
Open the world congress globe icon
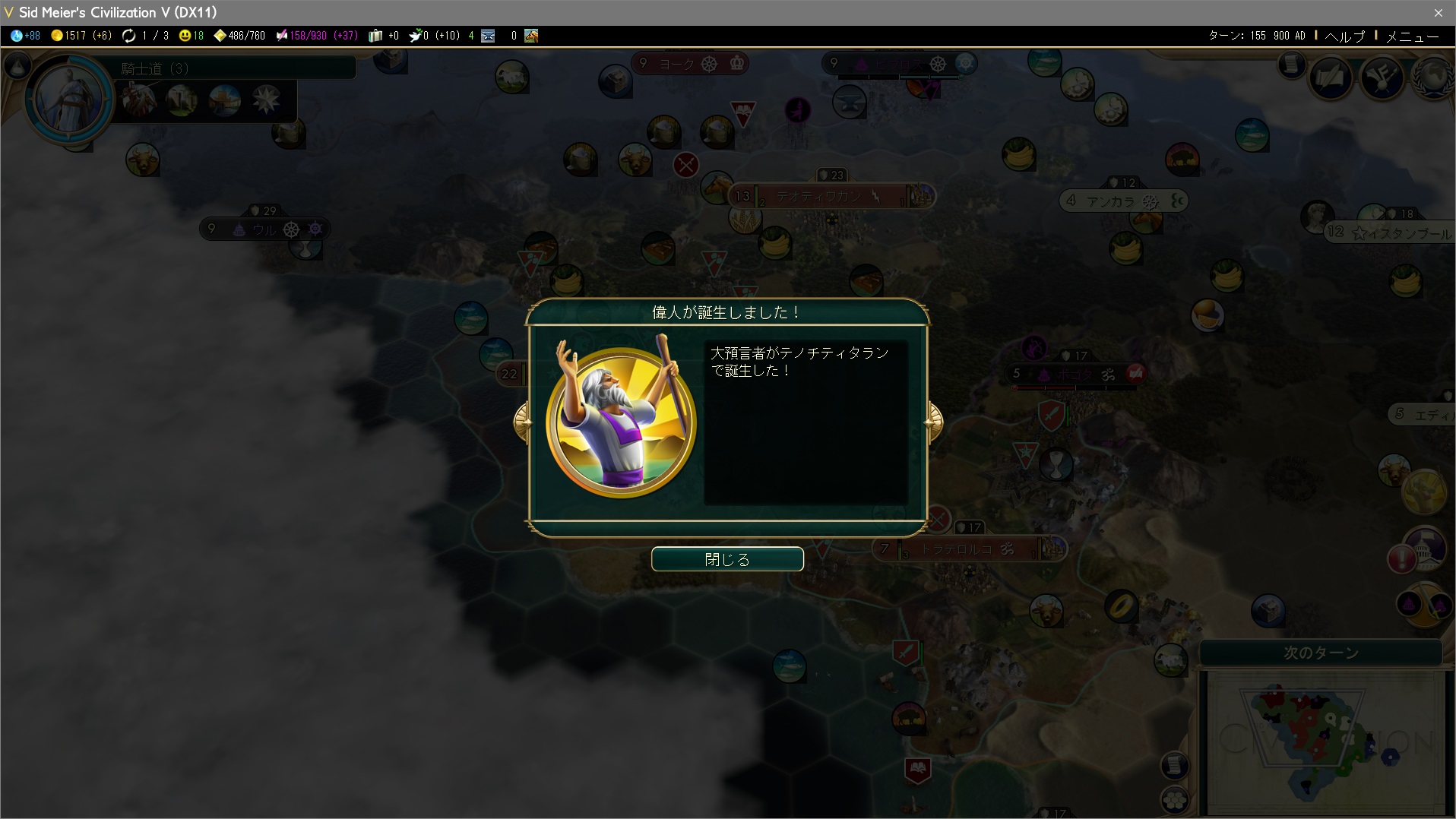point(1432,78)
